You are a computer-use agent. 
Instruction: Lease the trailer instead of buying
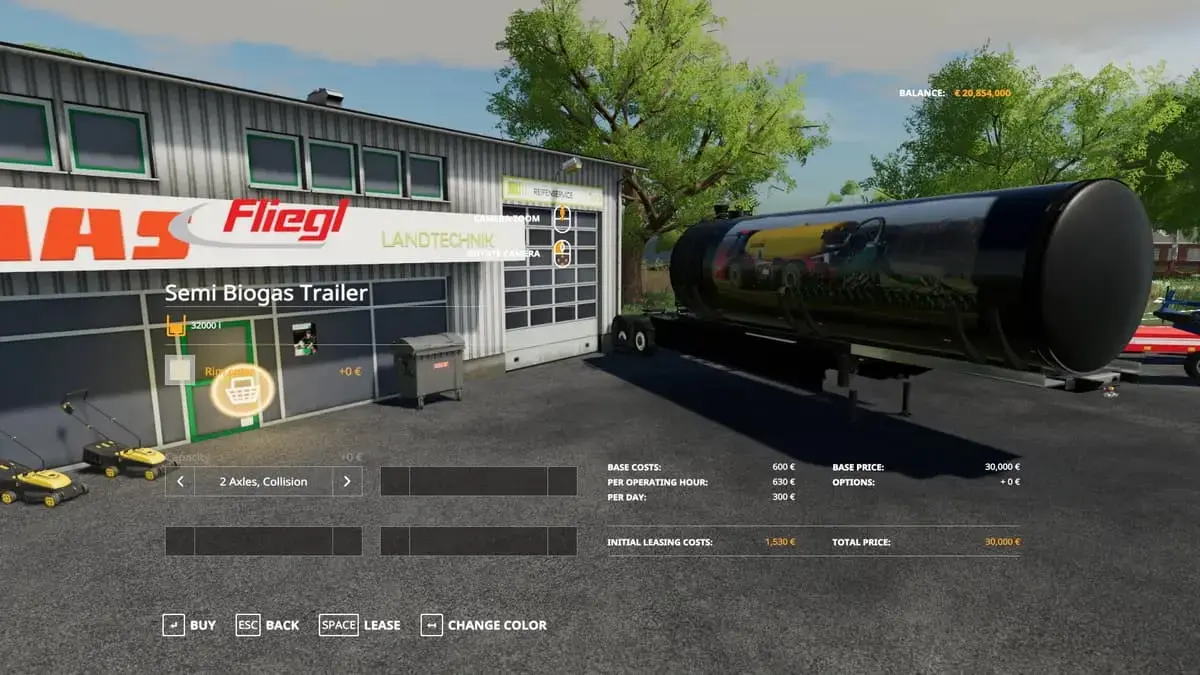coord(360,625)
